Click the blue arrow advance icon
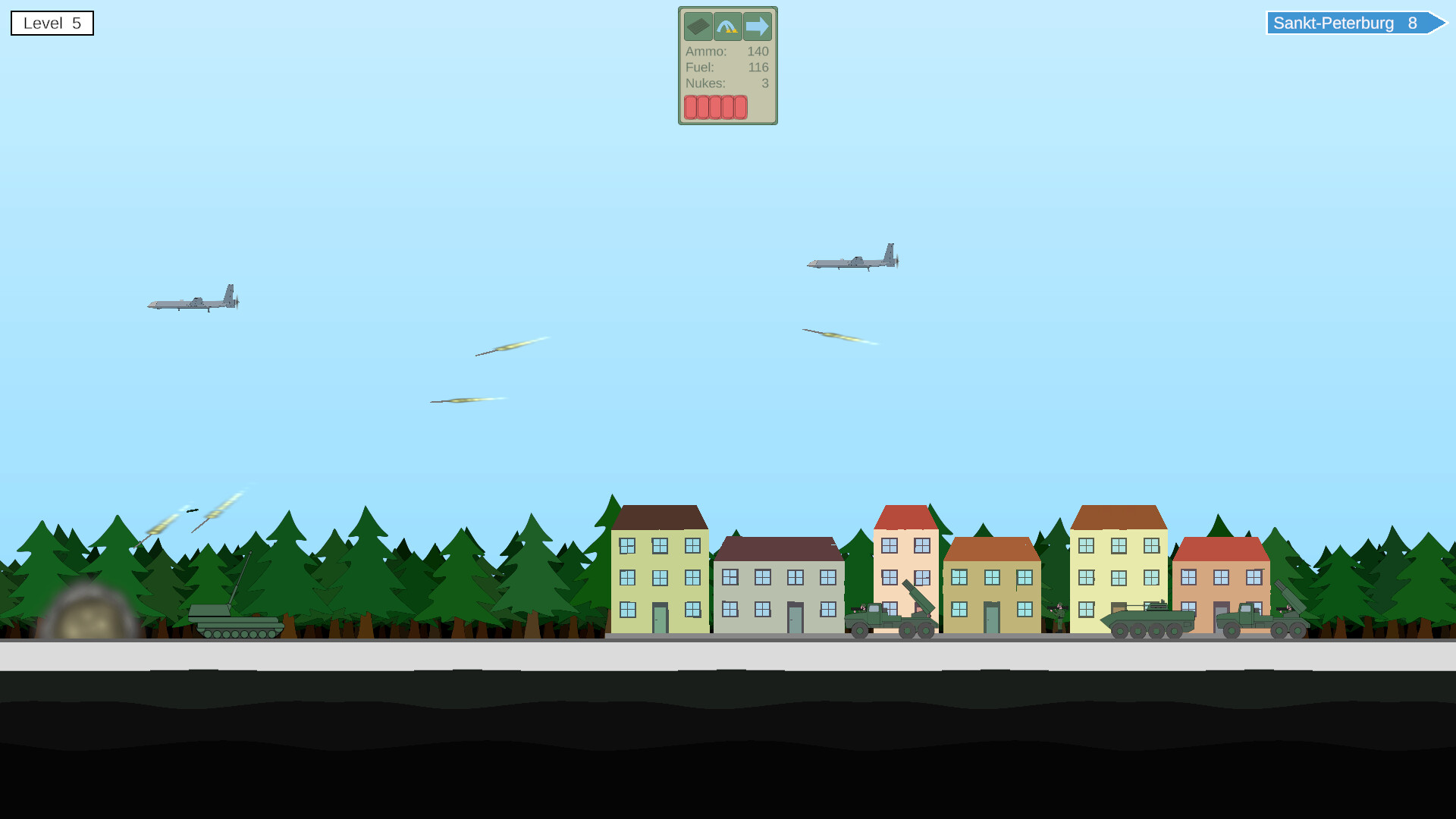Image resolution: width=1456 pixels, height=819 pixels. 756,27
